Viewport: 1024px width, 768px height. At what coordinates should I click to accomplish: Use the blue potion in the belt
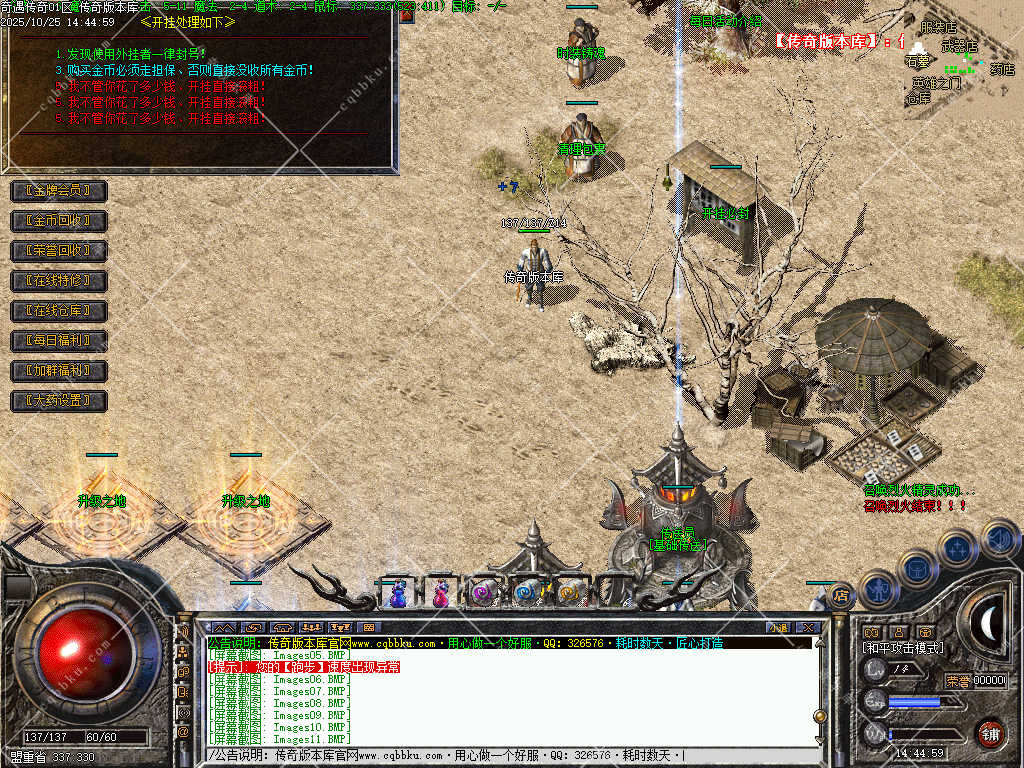point(398,593)
